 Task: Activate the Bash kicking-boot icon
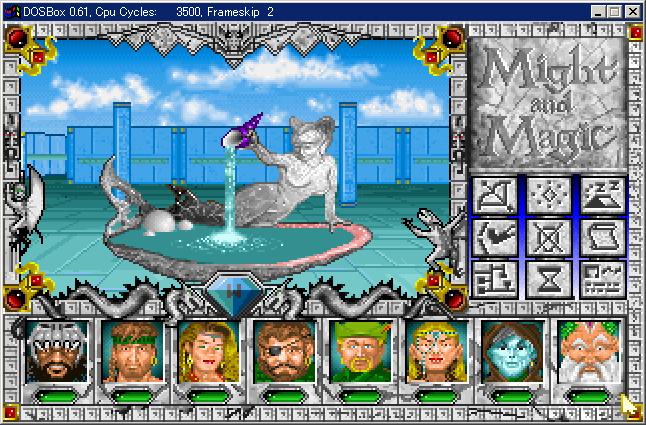[493, 238]
